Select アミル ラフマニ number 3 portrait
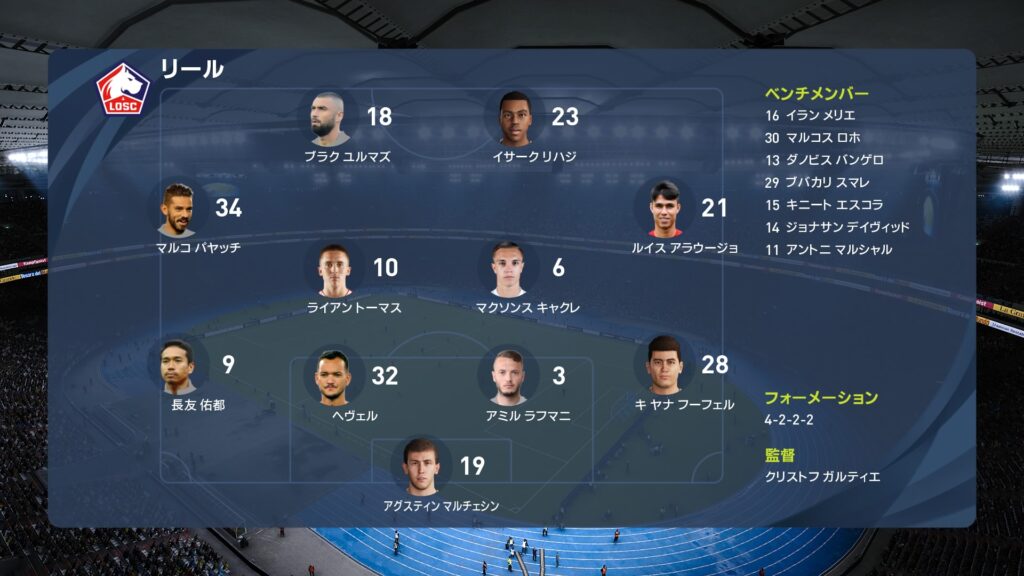Viewport: 1024px width, 576px height. click(509, 377)
